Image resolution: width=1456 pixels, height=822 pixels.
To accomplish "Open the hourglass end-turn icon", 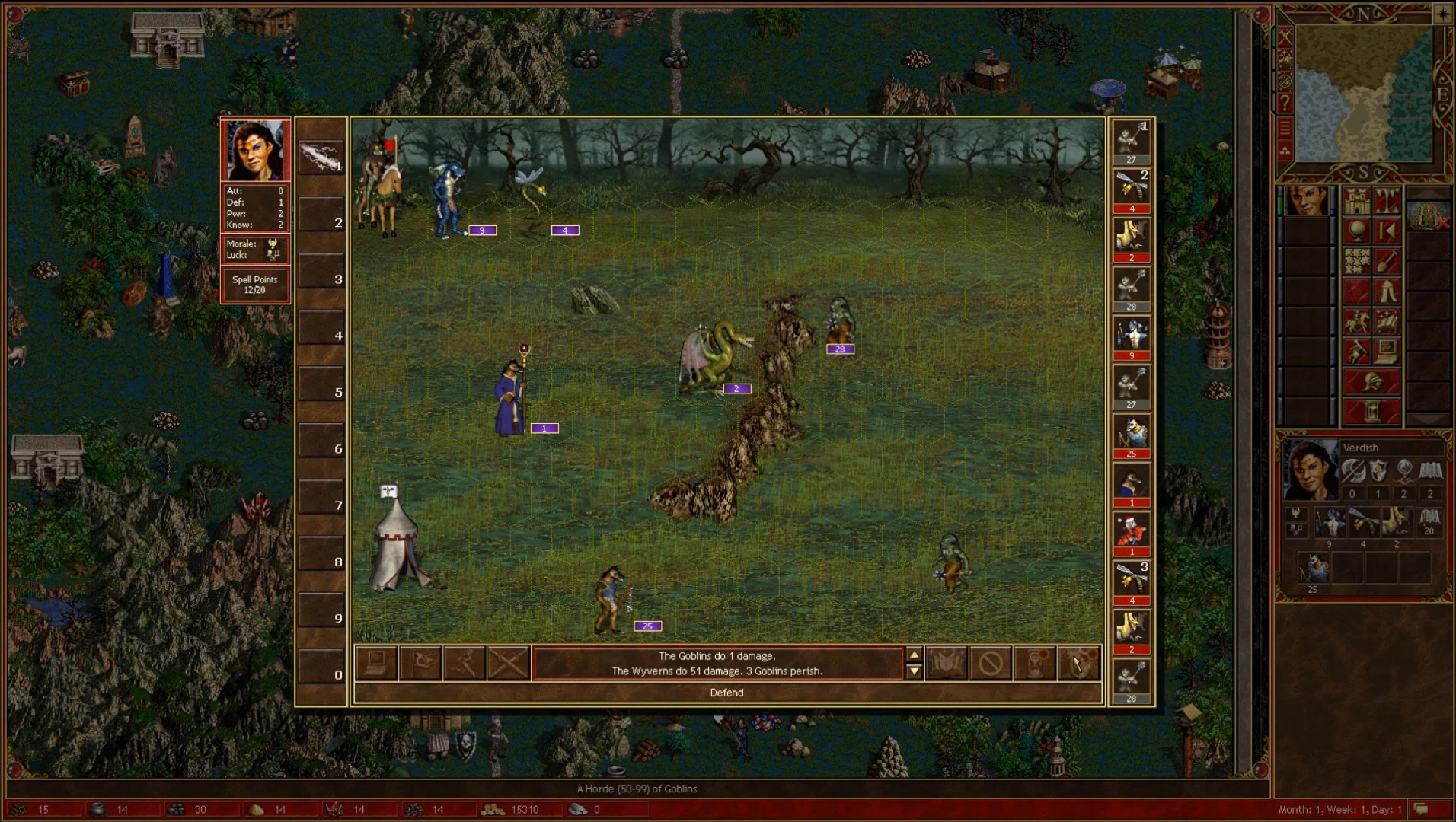I will pyautogui.click(x=1371, y=409).
